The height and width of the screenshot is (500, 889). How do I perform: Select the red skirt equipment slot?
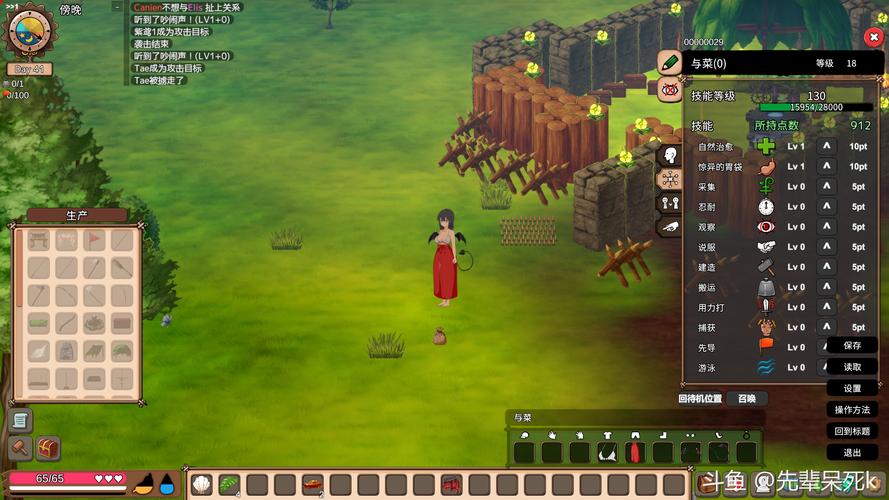point(633,452)
